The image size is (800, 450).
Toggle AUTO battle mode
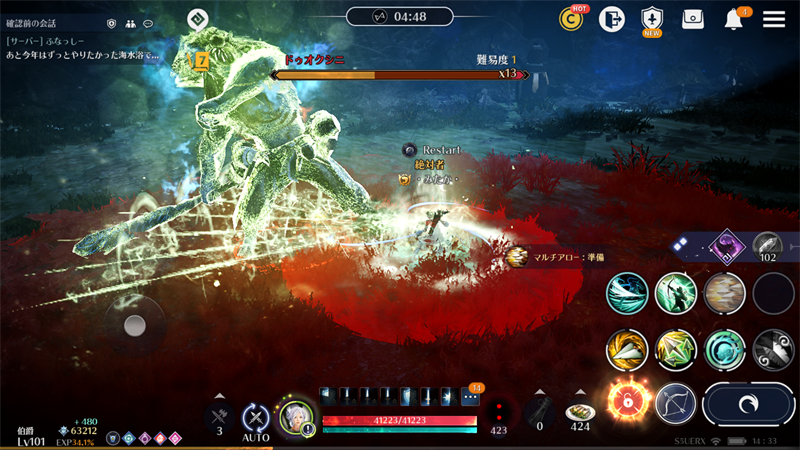(256, 417)
